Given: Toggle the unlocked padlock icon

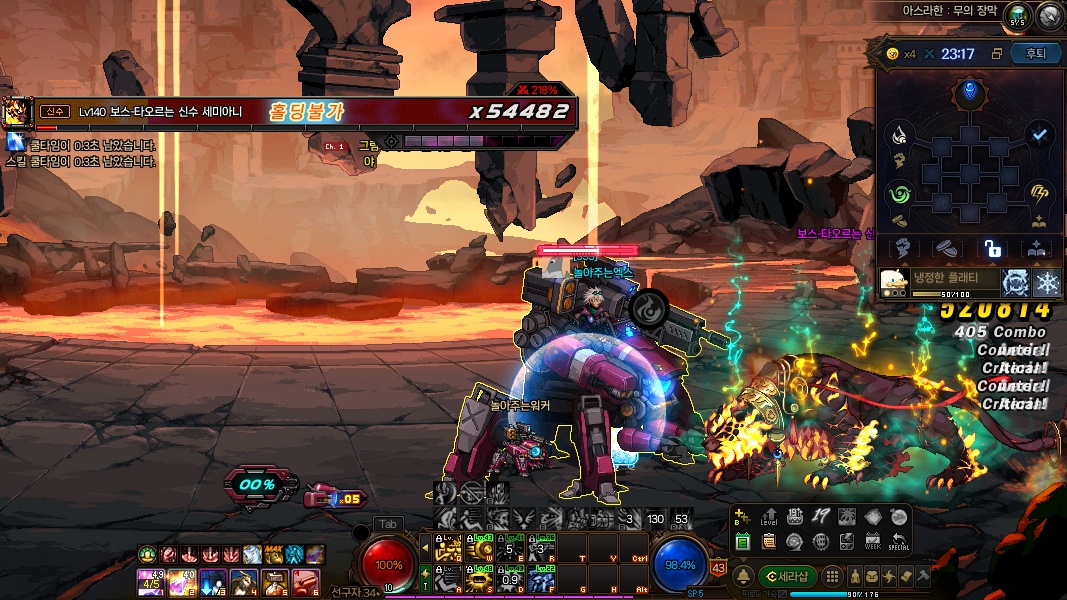Looking at the screenshot, I should pos(992,248).
